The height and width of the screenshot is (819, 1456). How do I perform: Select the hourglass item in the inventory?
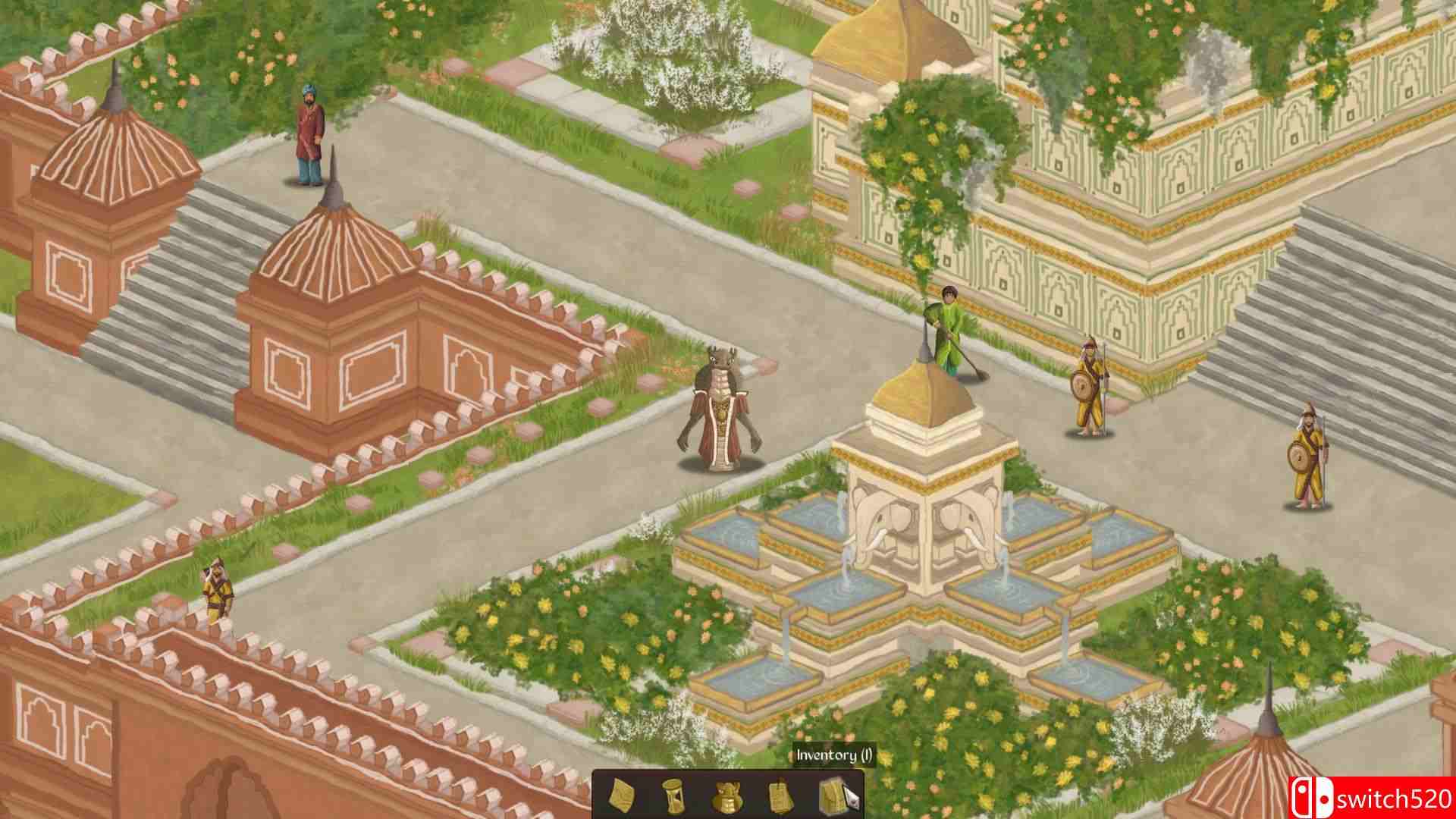673,796
